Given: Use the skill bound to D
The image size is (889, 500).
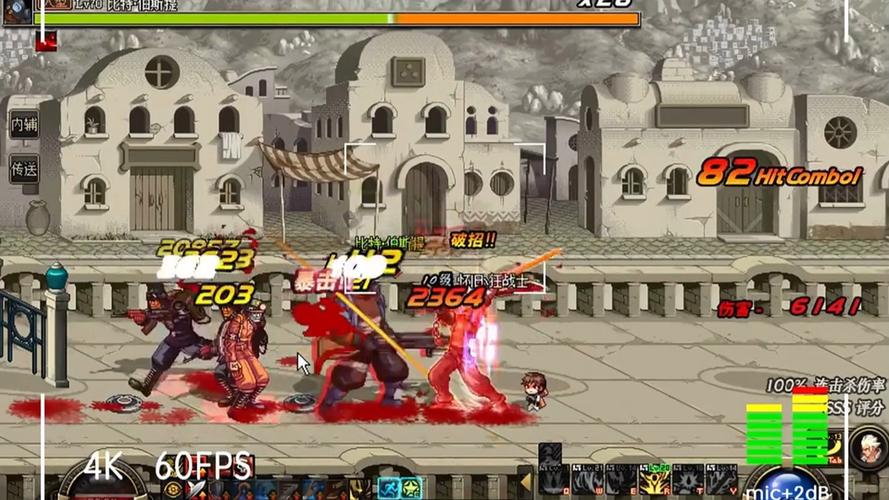Looking at the screenshot, I should [x=553, y=481].
